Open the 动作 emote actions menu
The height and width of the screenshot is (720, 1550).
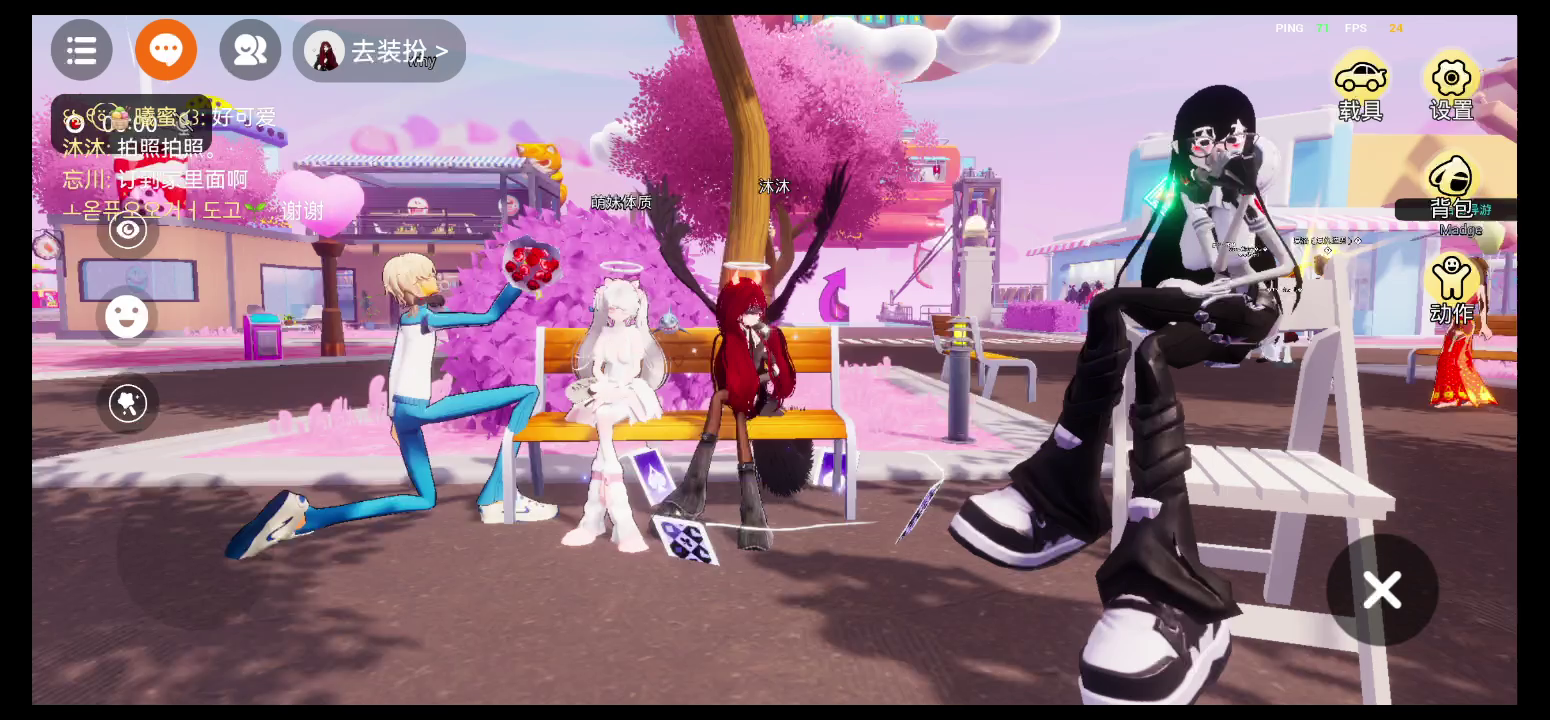(x=1451, y=289)
